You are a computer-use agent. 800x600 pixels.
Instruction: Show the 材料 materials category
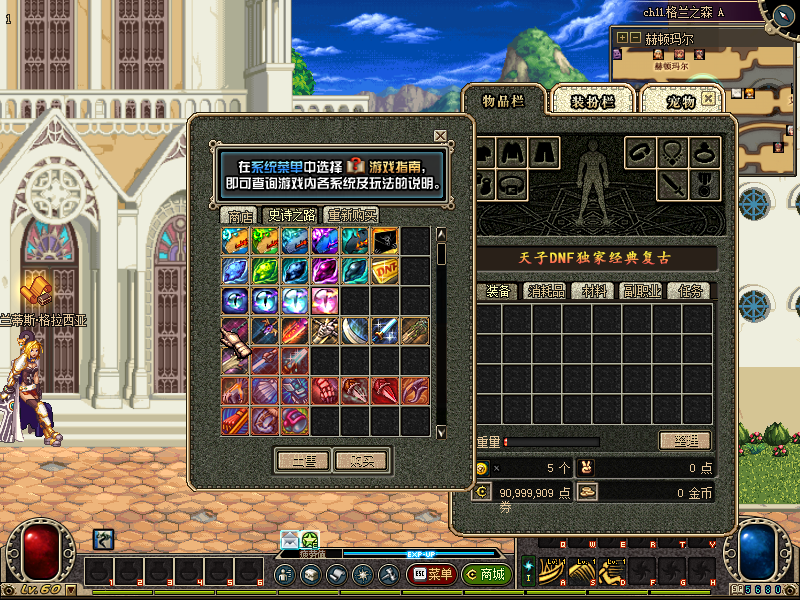coord(593,291)
